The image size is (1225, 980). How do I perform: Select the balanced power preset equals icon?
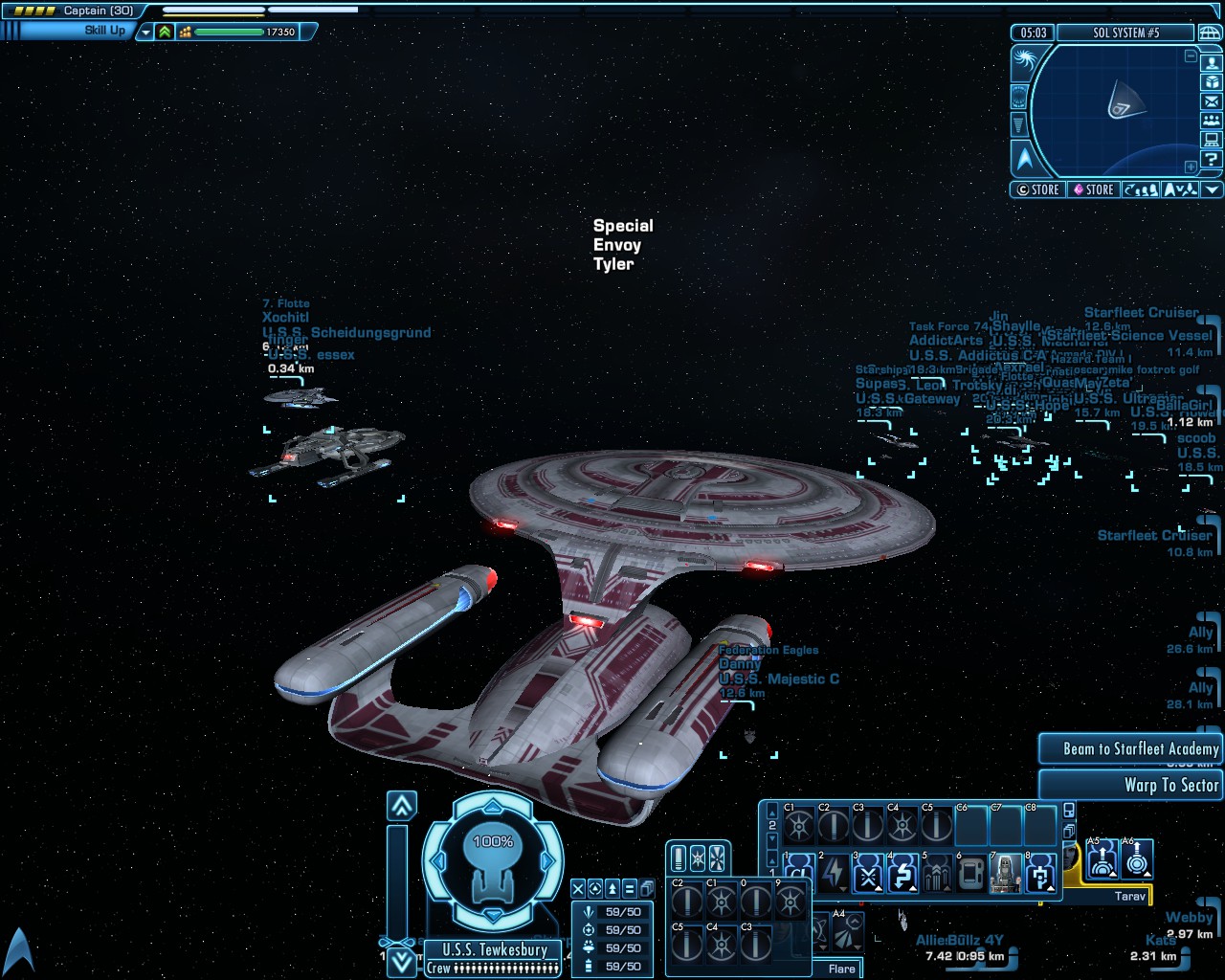coord(629,889)
